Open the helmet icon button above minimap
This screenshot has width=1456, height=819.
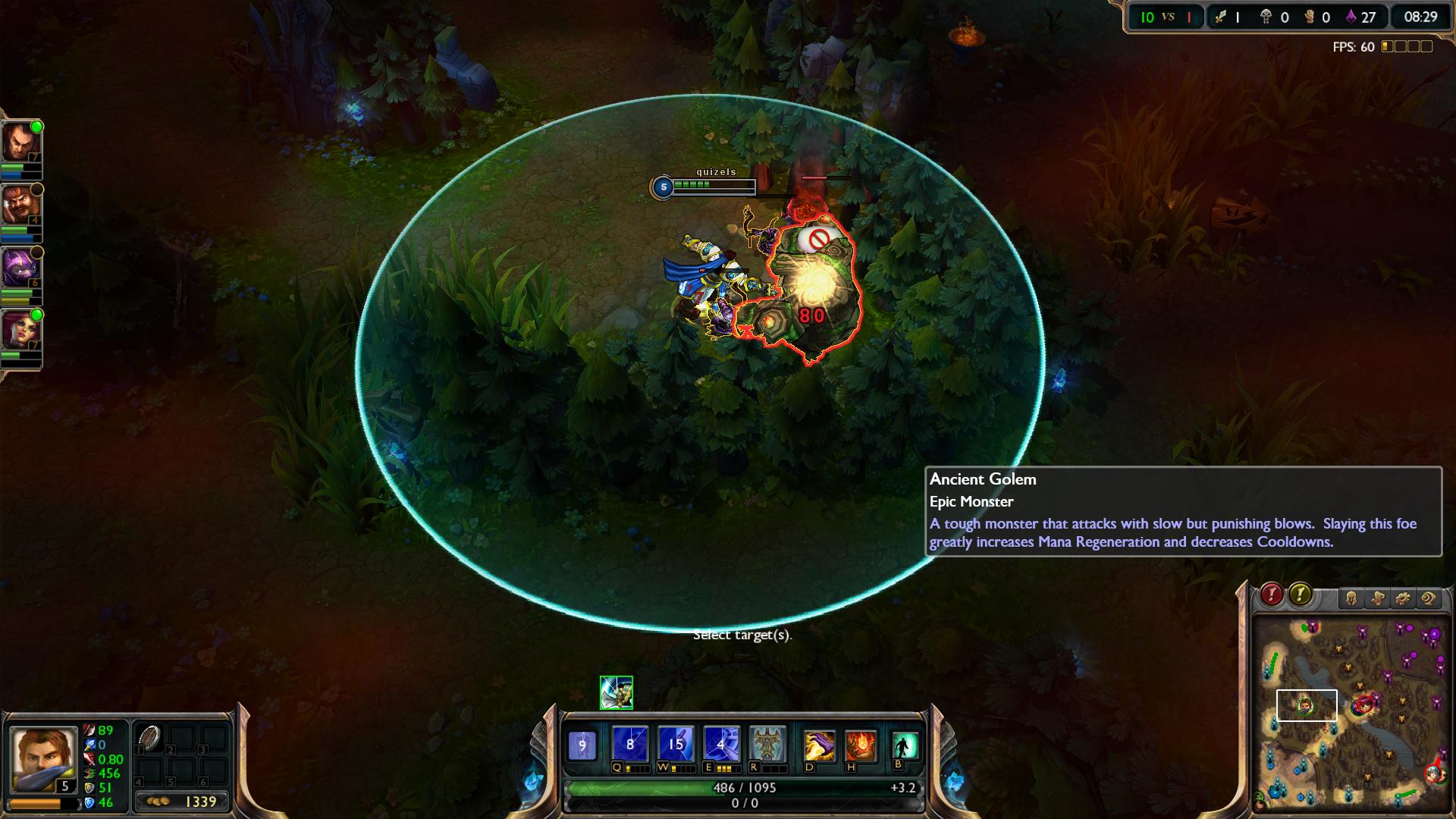1351,599
